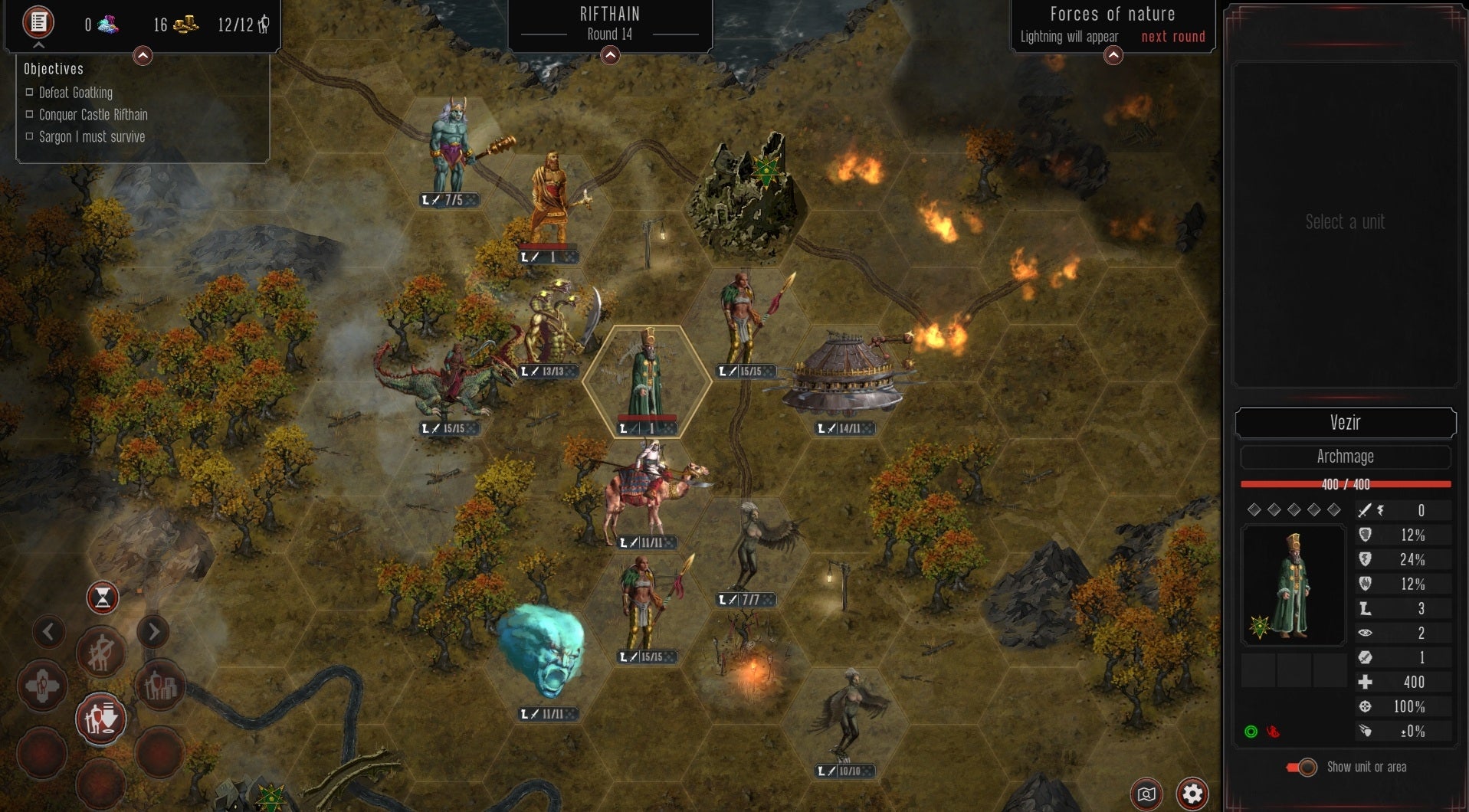This screenshot has width=1469, height=812.
Task: Click the previous unit arrow button
Action: [x=49, y=632]
